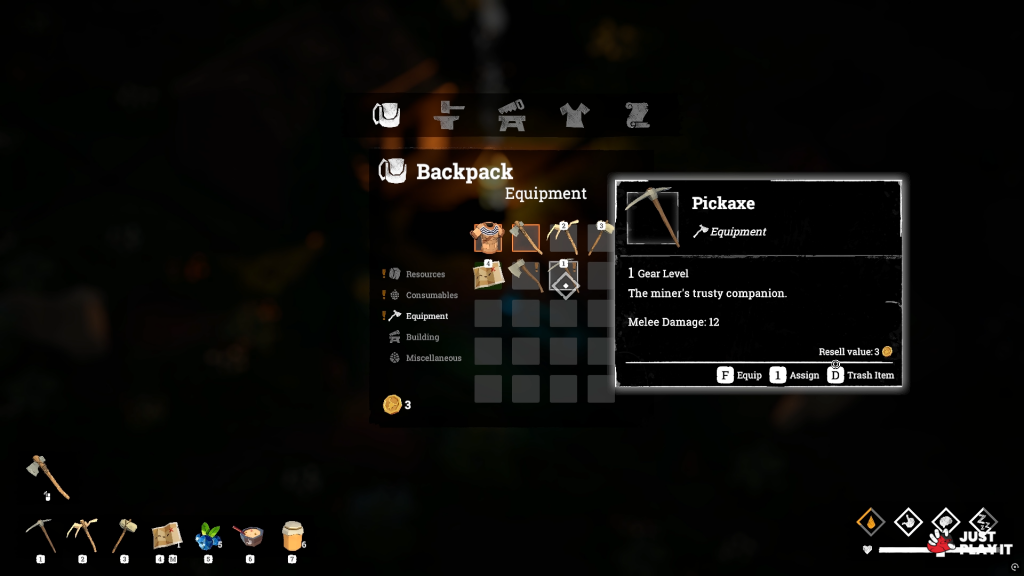
Task: Select the soup bowl hotbar slot
Action: tap(248, 537)
